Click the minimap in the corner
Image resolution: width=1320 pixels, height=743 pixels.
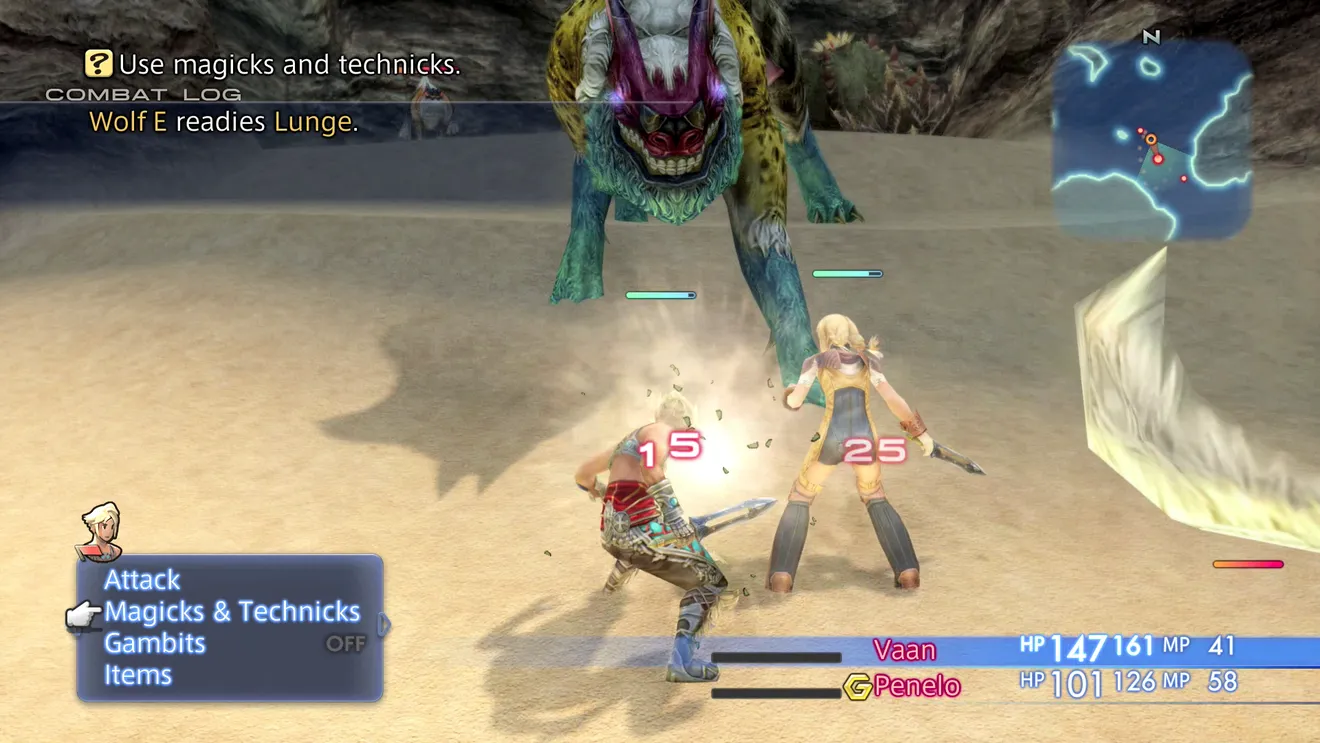(x=1151, y=139)
